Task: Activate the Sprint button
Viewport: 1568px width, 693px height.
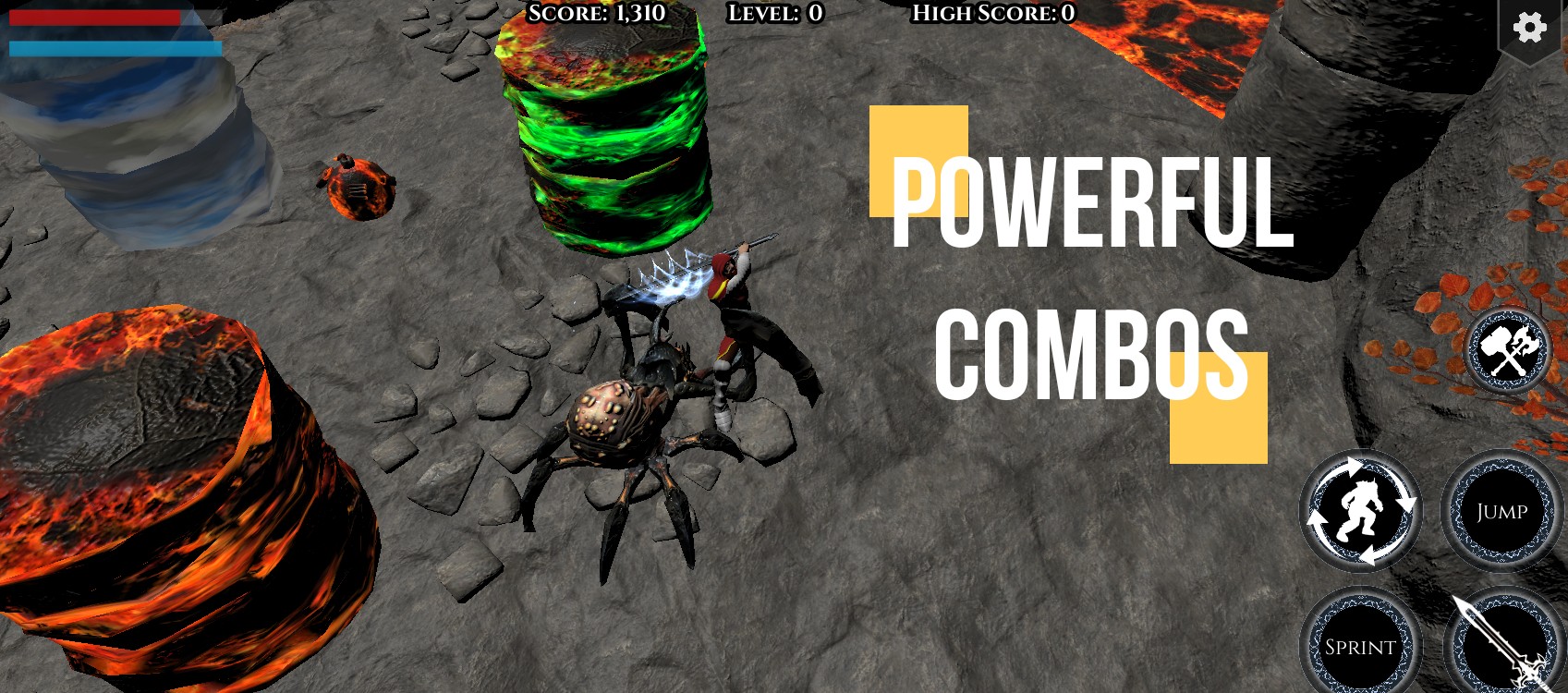Action: (1360, 647)
